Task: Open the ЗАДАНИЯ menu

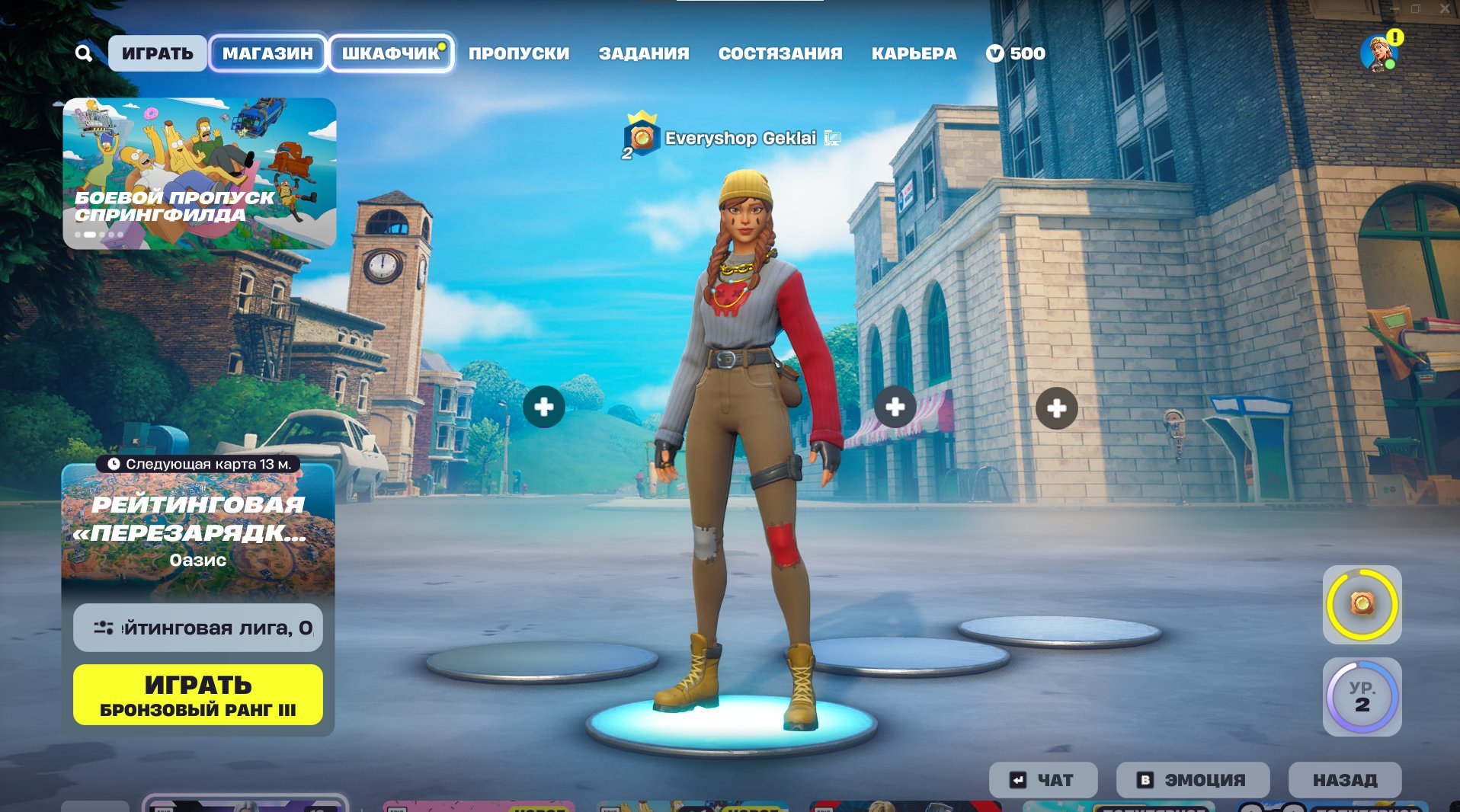Action: point(644,53)
